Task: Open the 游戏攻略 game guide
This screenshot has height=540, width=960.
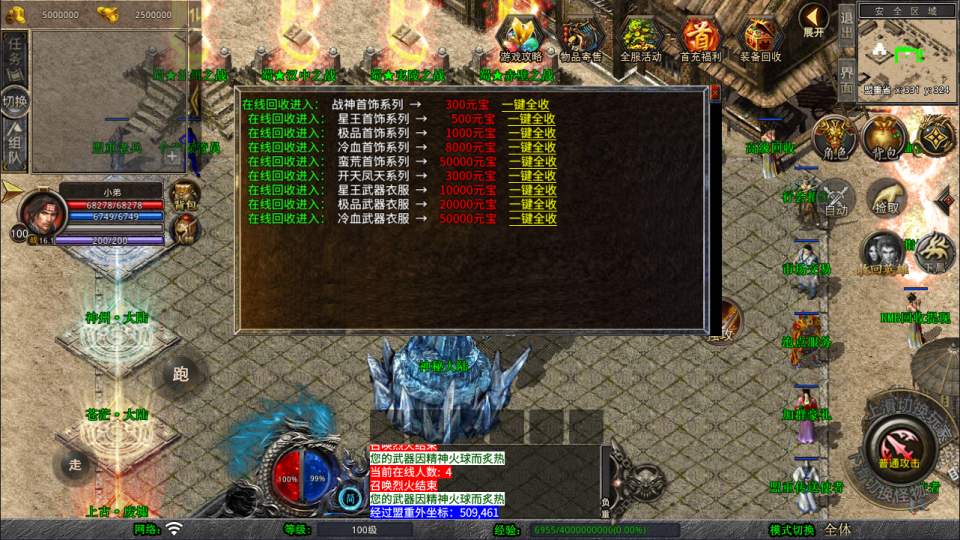Action: pos(521,40)
